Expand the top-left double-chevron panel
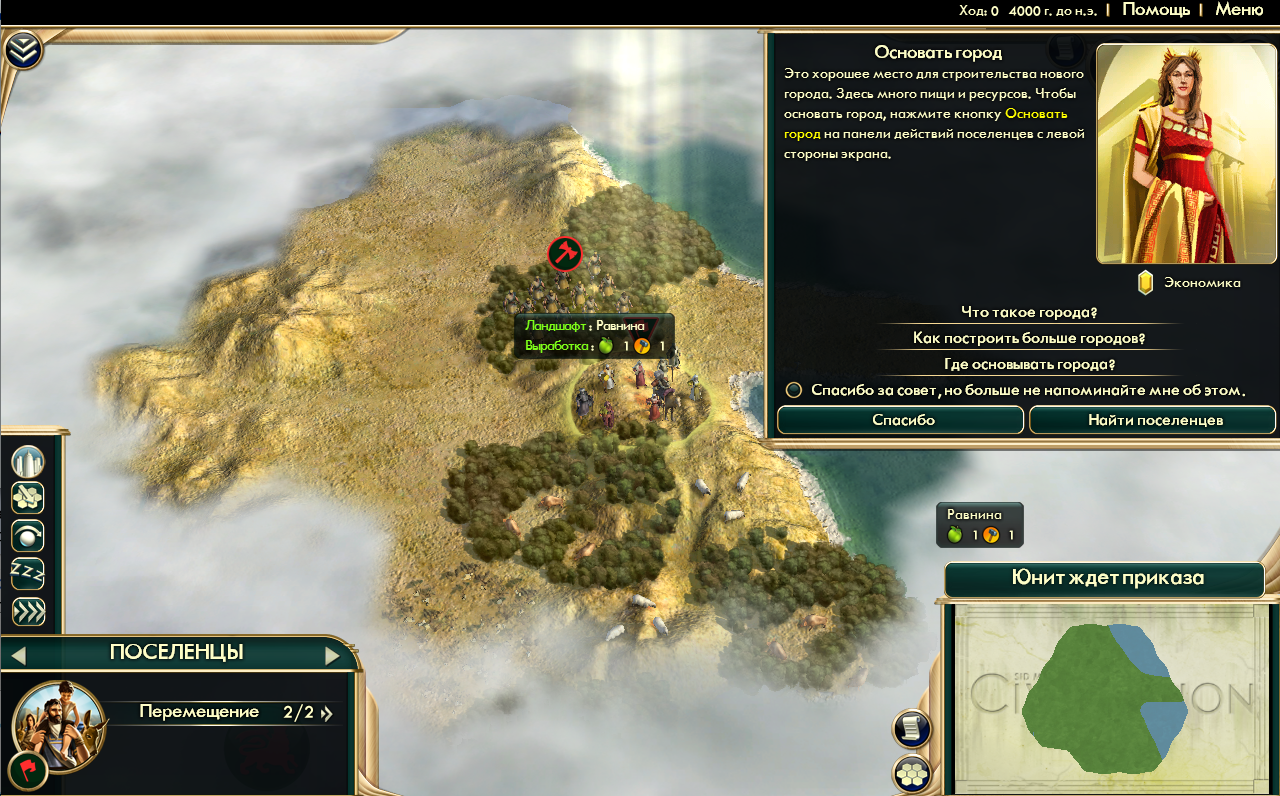The height and width of the screenshot is (796, 1280). pyautogui.click(x=23, y=51)
